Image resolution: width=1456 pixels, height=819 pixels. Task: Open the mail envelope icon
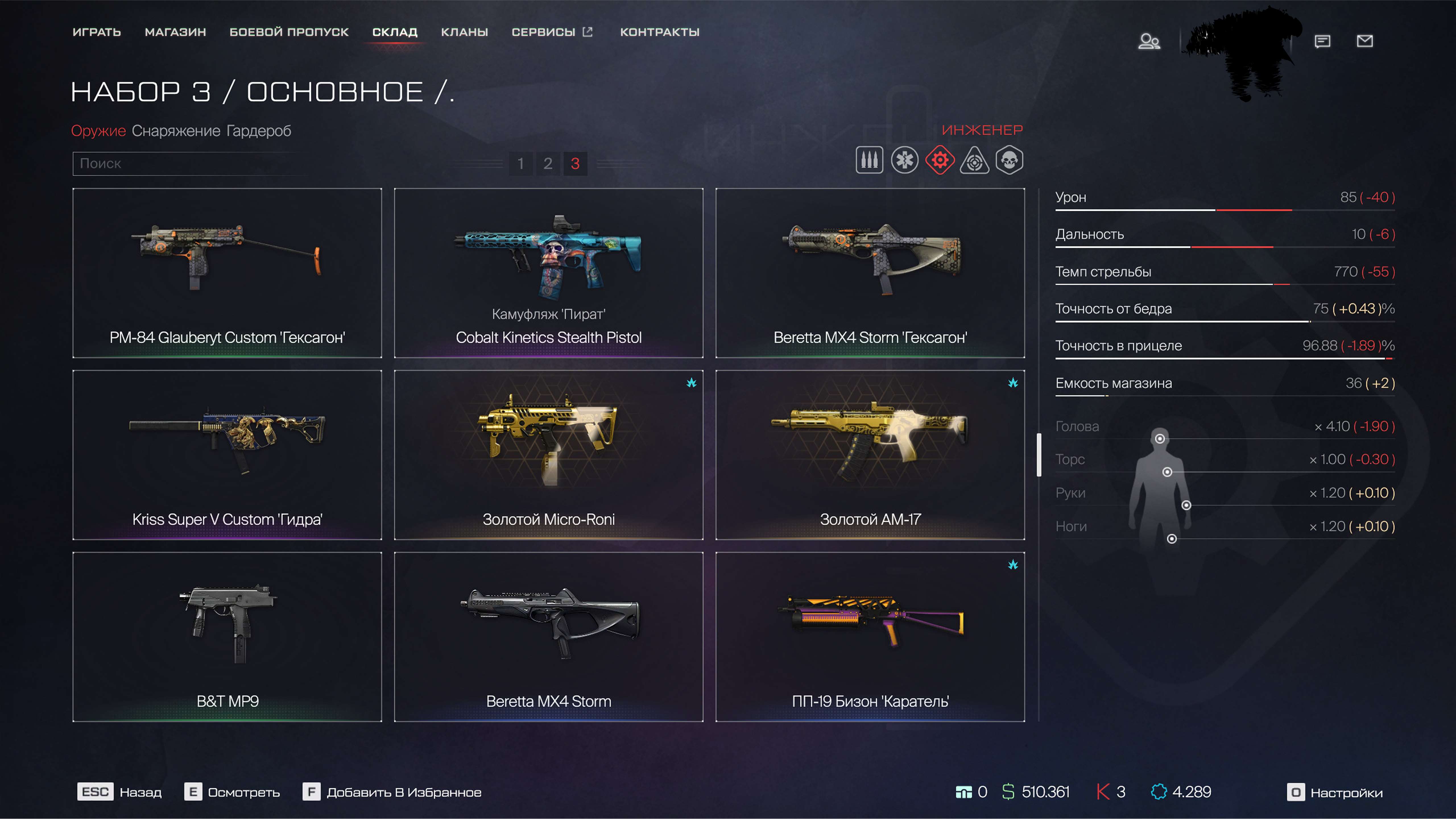coord(1365,41)
